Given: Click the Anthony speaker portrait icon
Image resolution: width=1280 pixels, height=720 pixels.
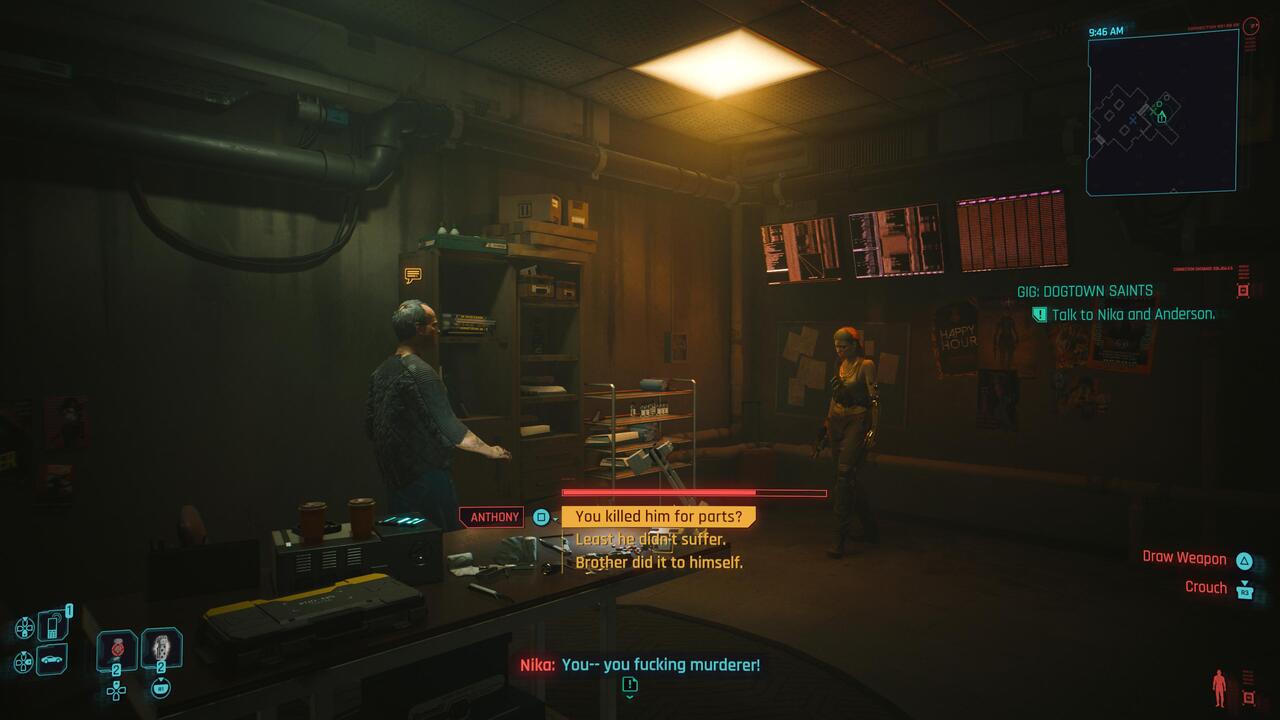Looking at the screenshot, I should pos(540,517).
